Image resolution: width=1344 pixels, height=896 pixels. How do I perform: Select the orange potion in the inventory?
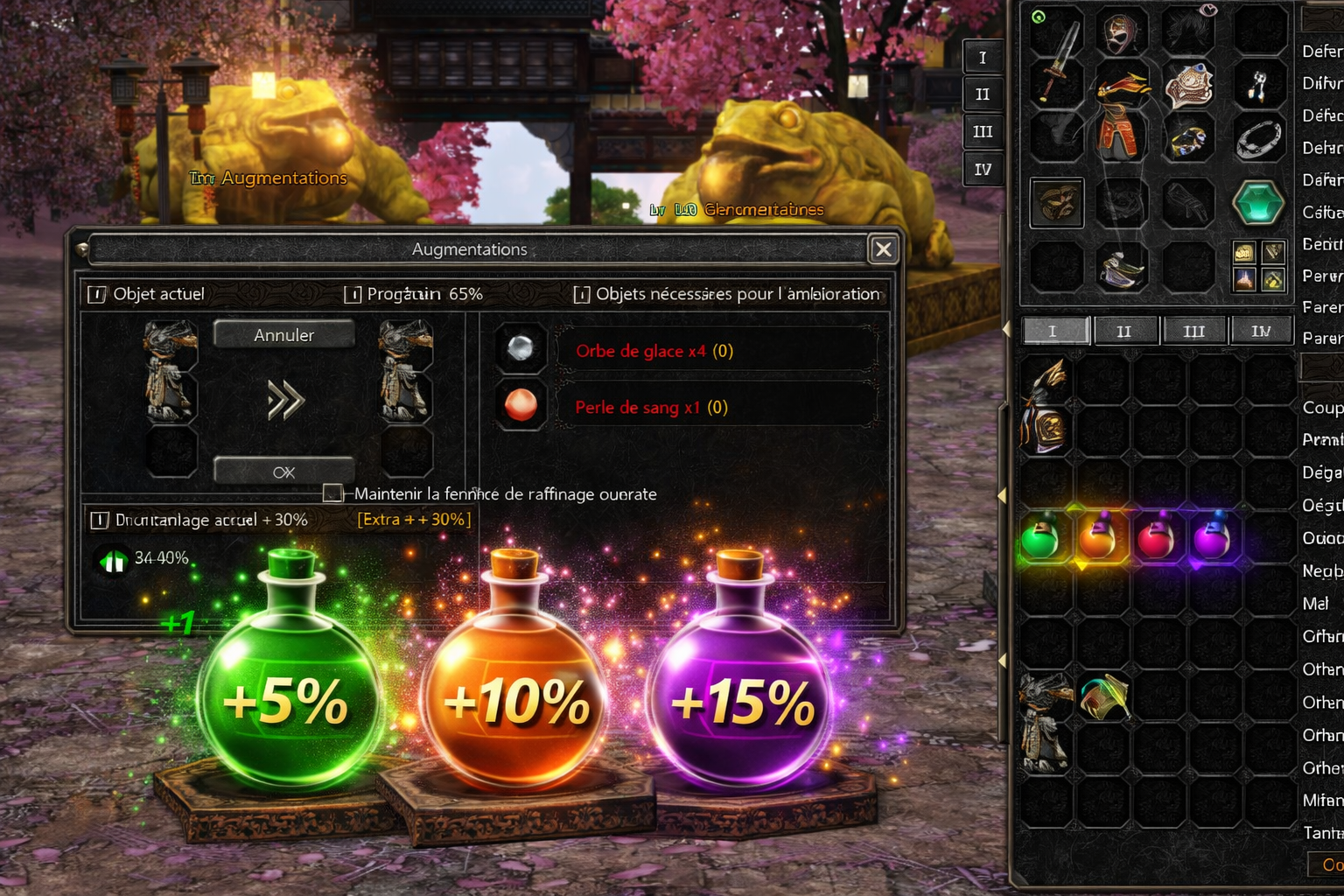[1097, 537]
